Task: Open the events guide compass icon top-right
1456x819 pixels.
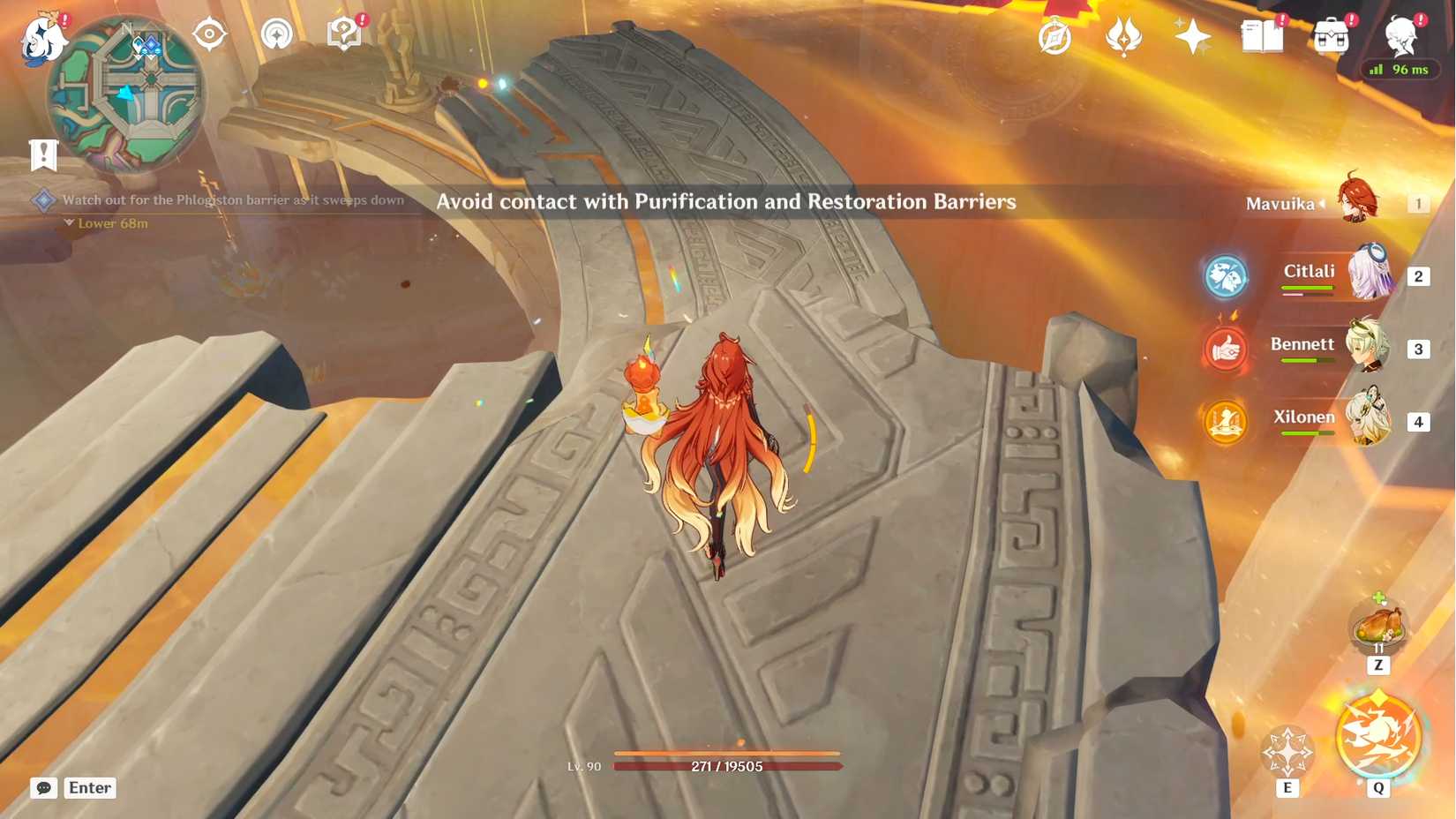Action: (x=1056, y=36)
